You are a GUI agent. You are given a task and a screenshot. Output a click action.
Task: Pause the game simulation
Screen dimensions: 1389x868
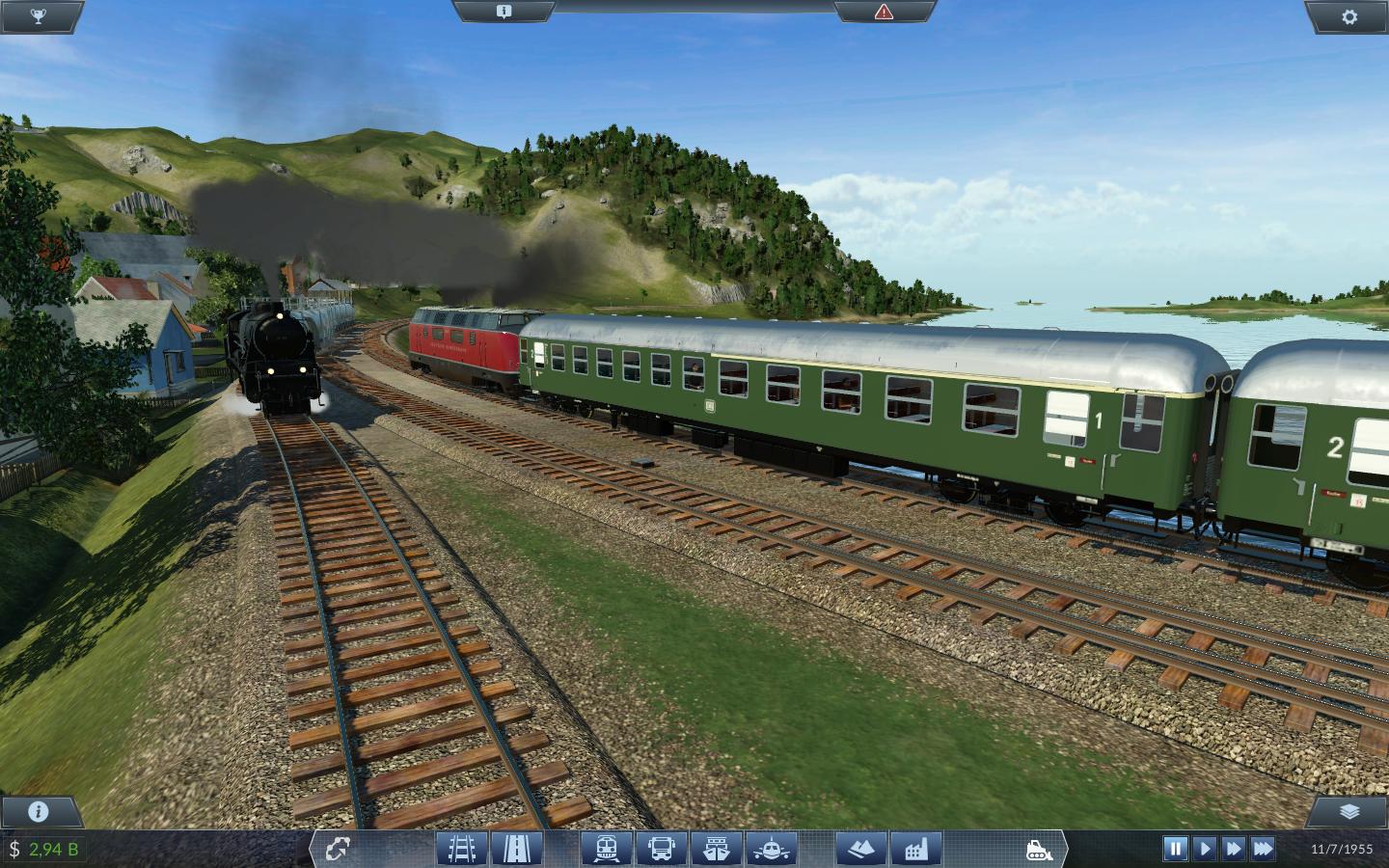coord(1175,849)
